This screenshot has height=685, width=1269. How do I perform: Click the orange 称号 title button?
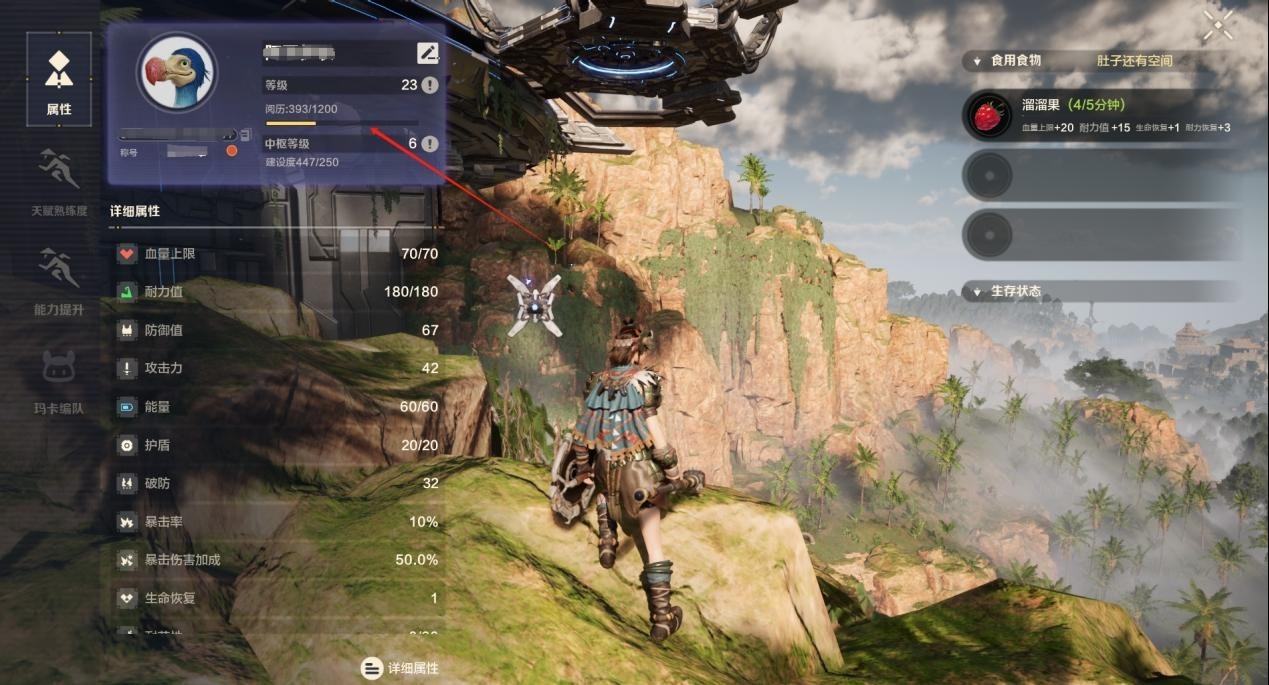pyautogui.click(x=232, y=151)
